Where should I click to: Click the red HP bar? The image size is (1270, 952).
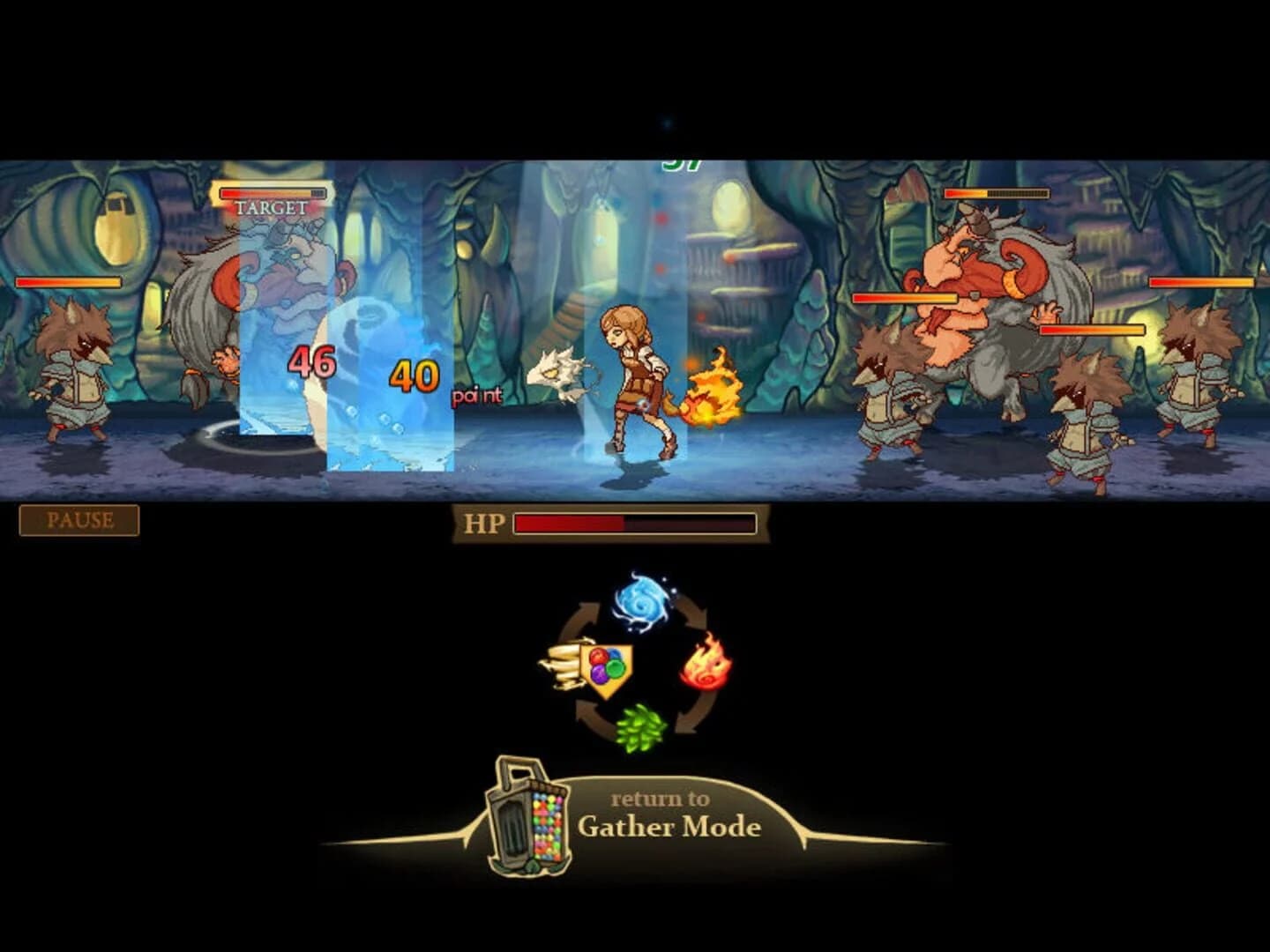coord(569,522)
